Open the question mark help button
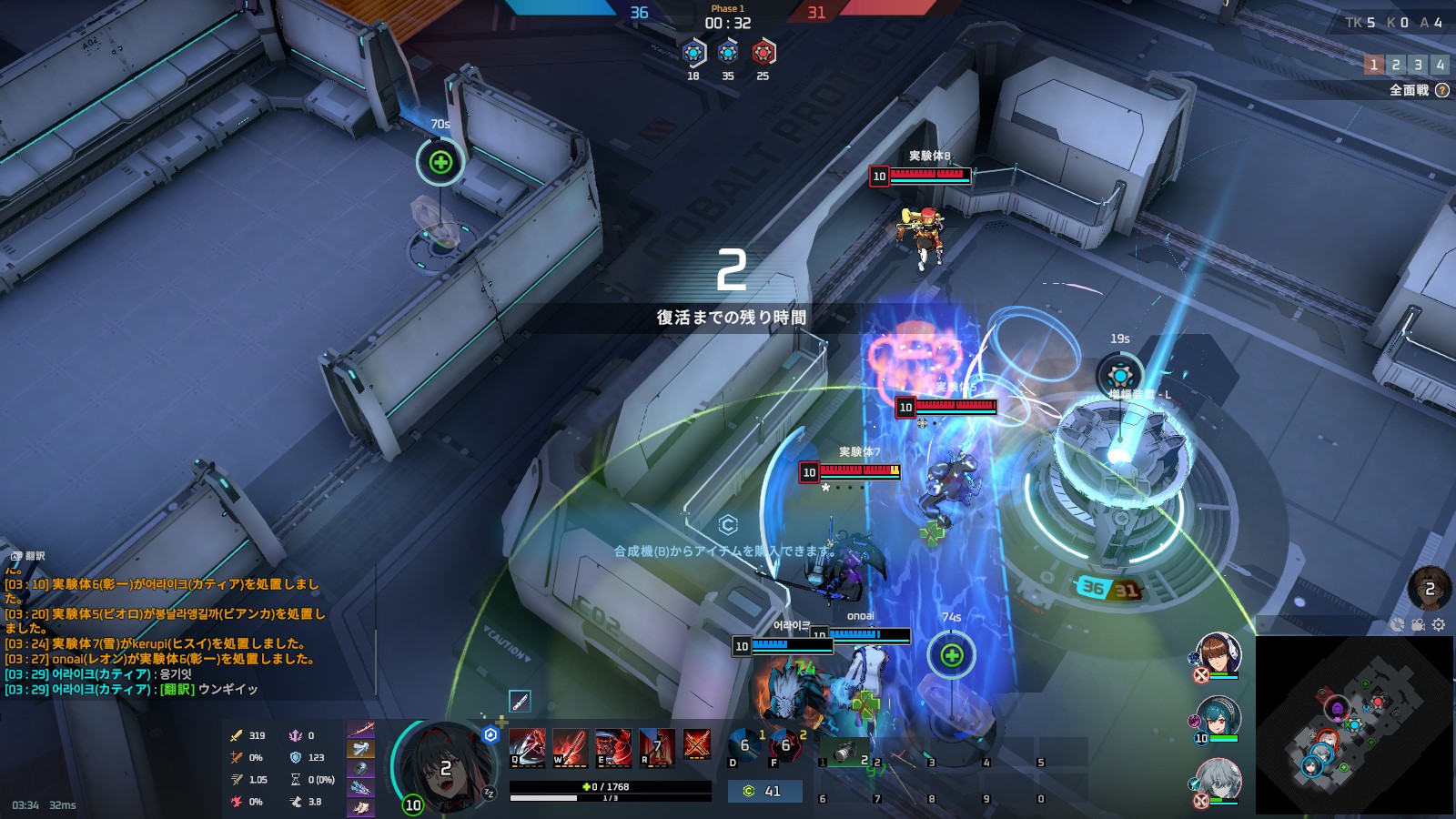 pyautogui.click(x=1442, y=90)
